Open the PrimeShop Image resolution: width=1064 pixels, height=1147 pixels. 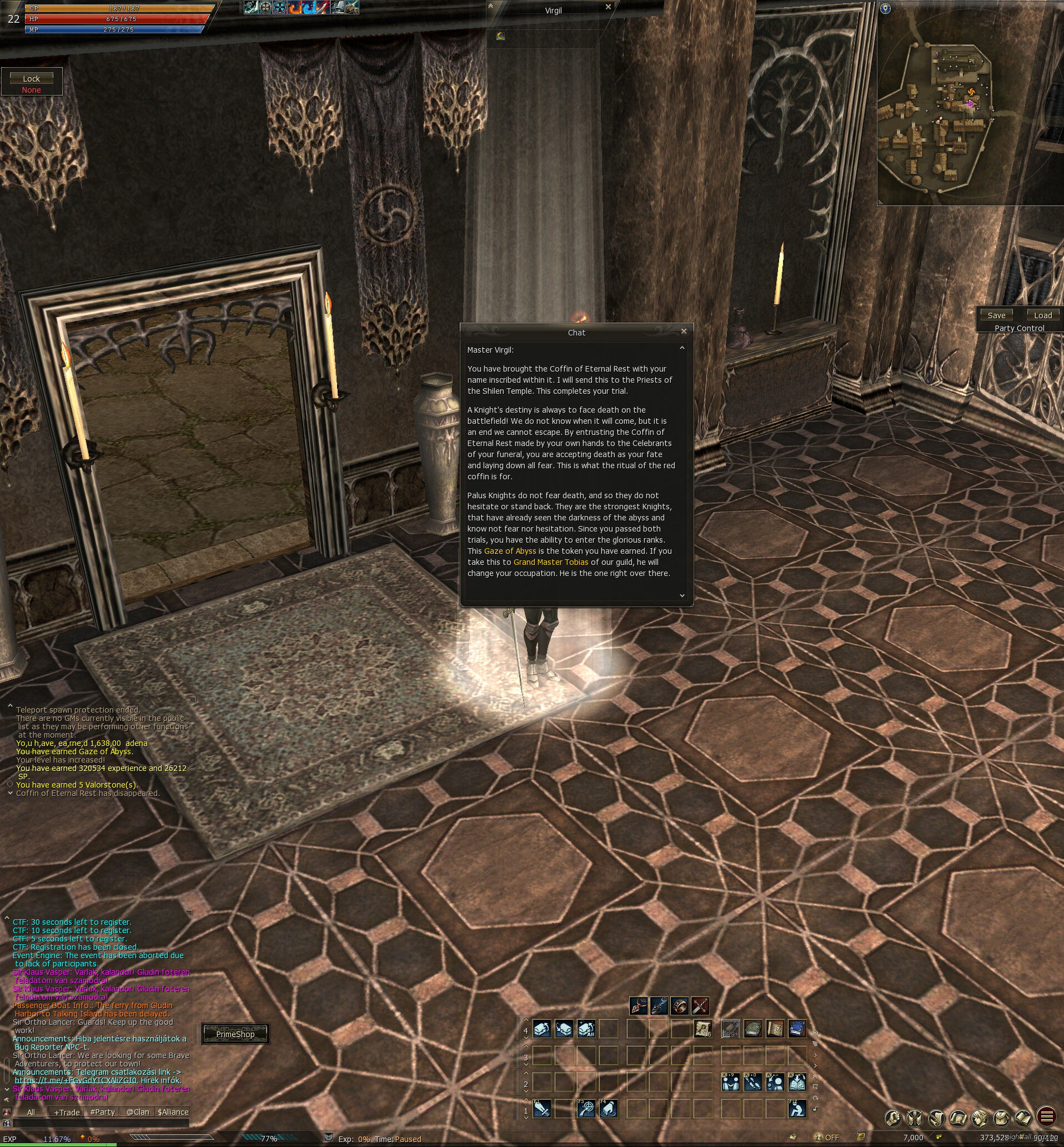[235, 1034]
